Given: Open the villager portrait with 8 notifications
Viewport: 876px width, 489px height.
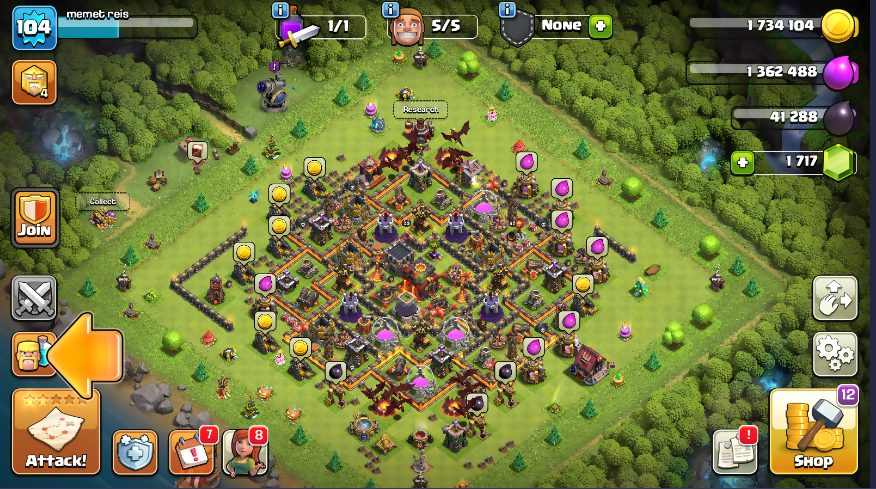Looking at the screenshot, I should [243, 452].
